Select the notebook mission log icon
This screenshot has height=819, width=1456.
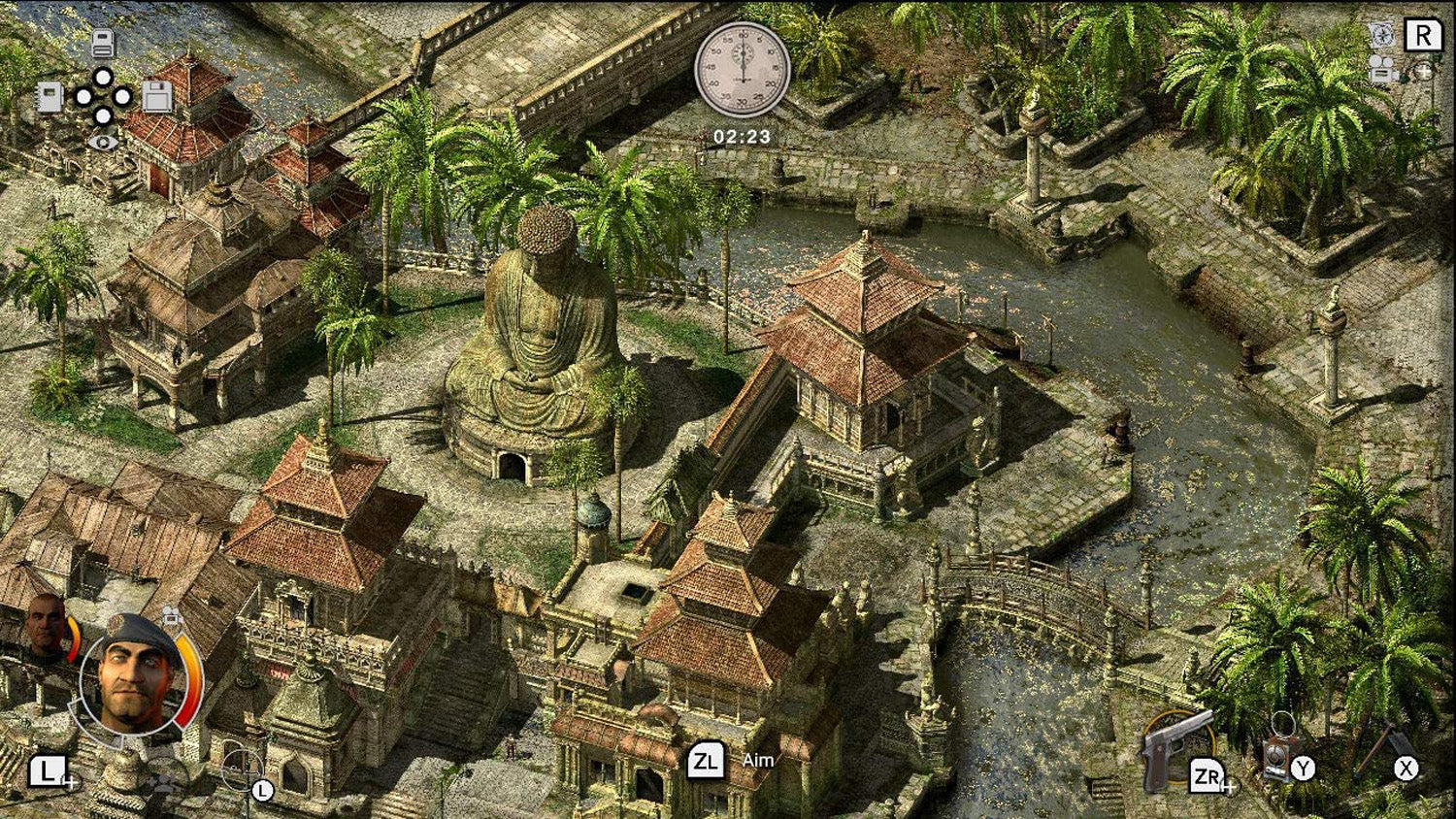coord(50,98)
